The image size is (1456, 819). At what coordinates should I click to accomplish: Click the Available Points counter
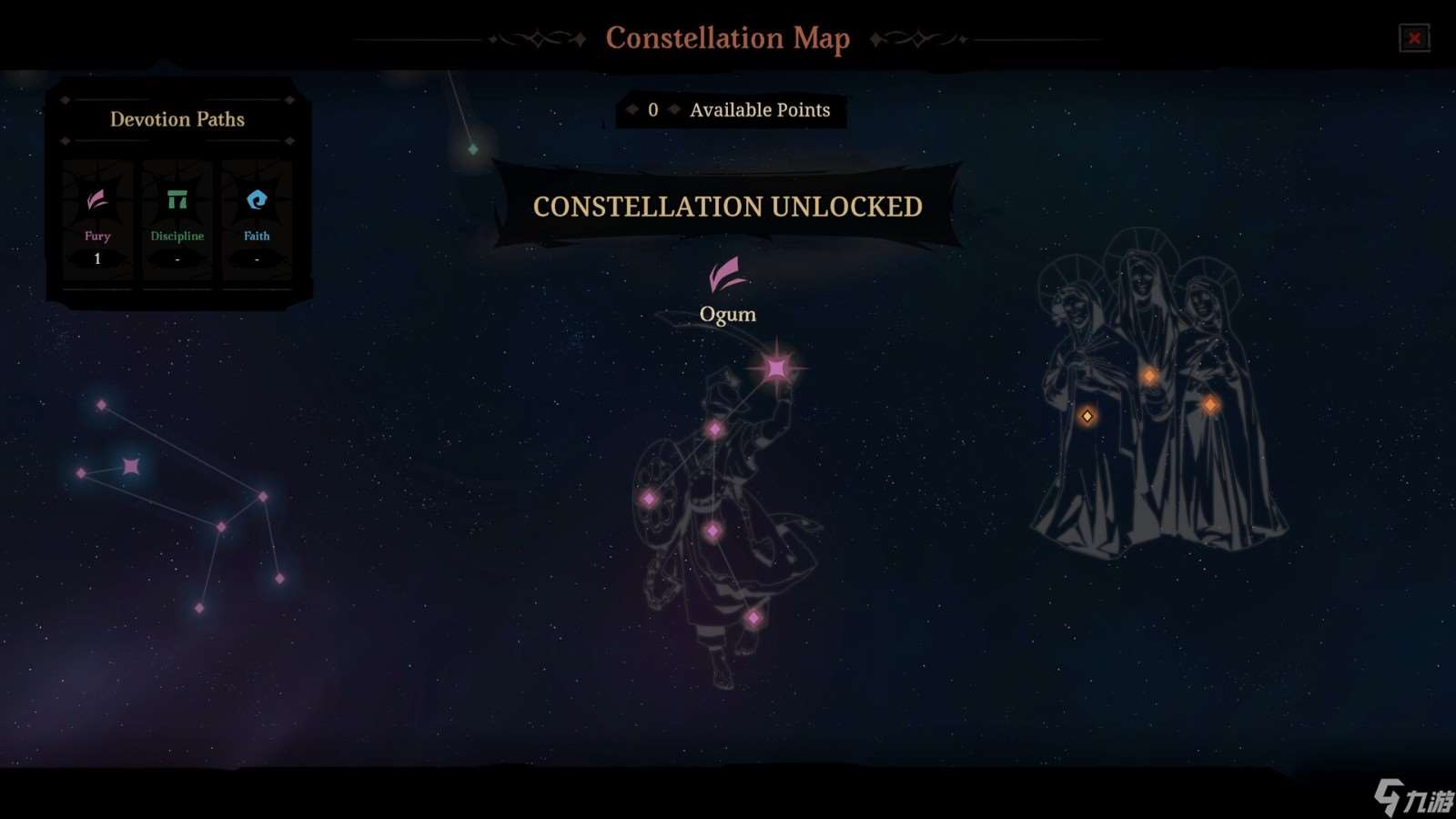761,110
